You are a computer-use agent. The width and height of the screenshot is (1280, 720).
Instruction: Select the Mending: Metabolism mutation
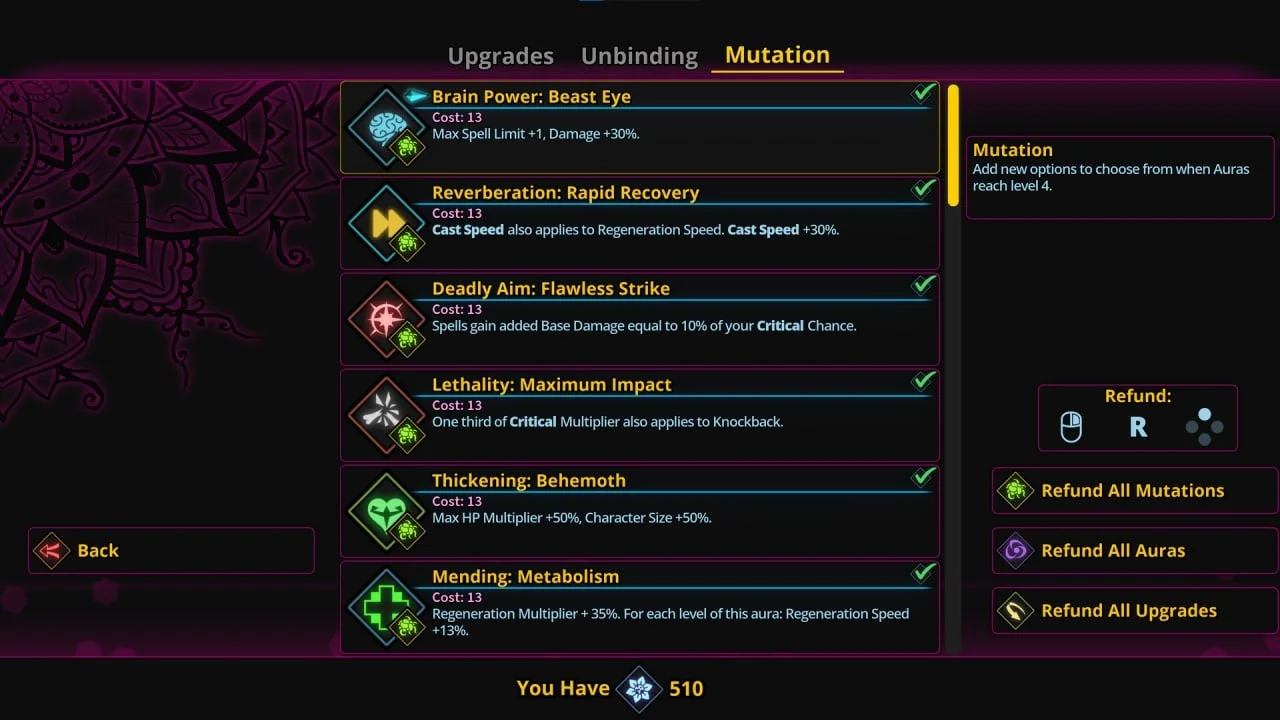[640, 607]
